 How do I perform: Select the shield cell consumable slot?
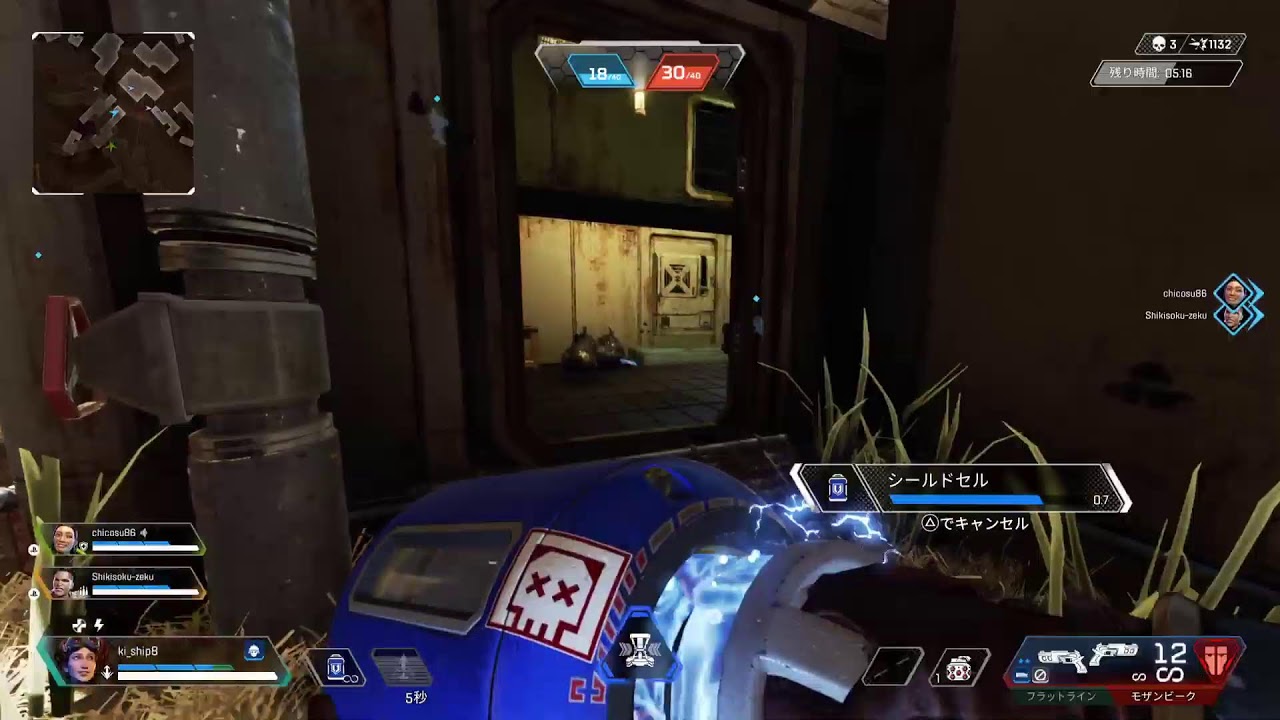338,667
